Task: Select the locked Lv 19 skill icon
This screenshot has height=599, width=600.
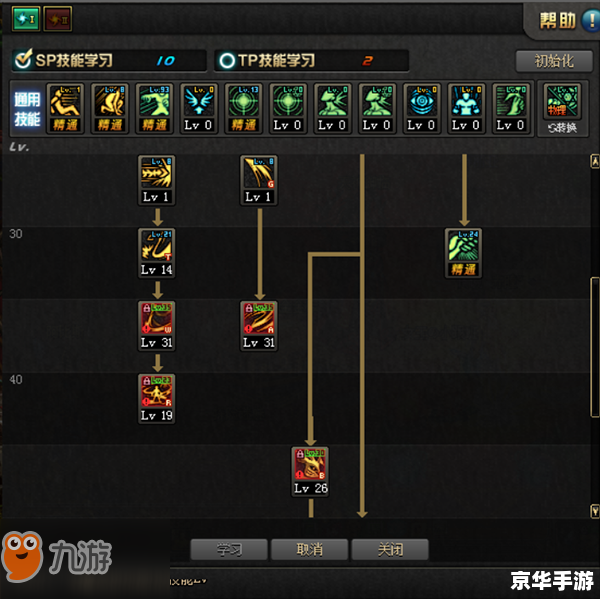Action: pos(156,398)
